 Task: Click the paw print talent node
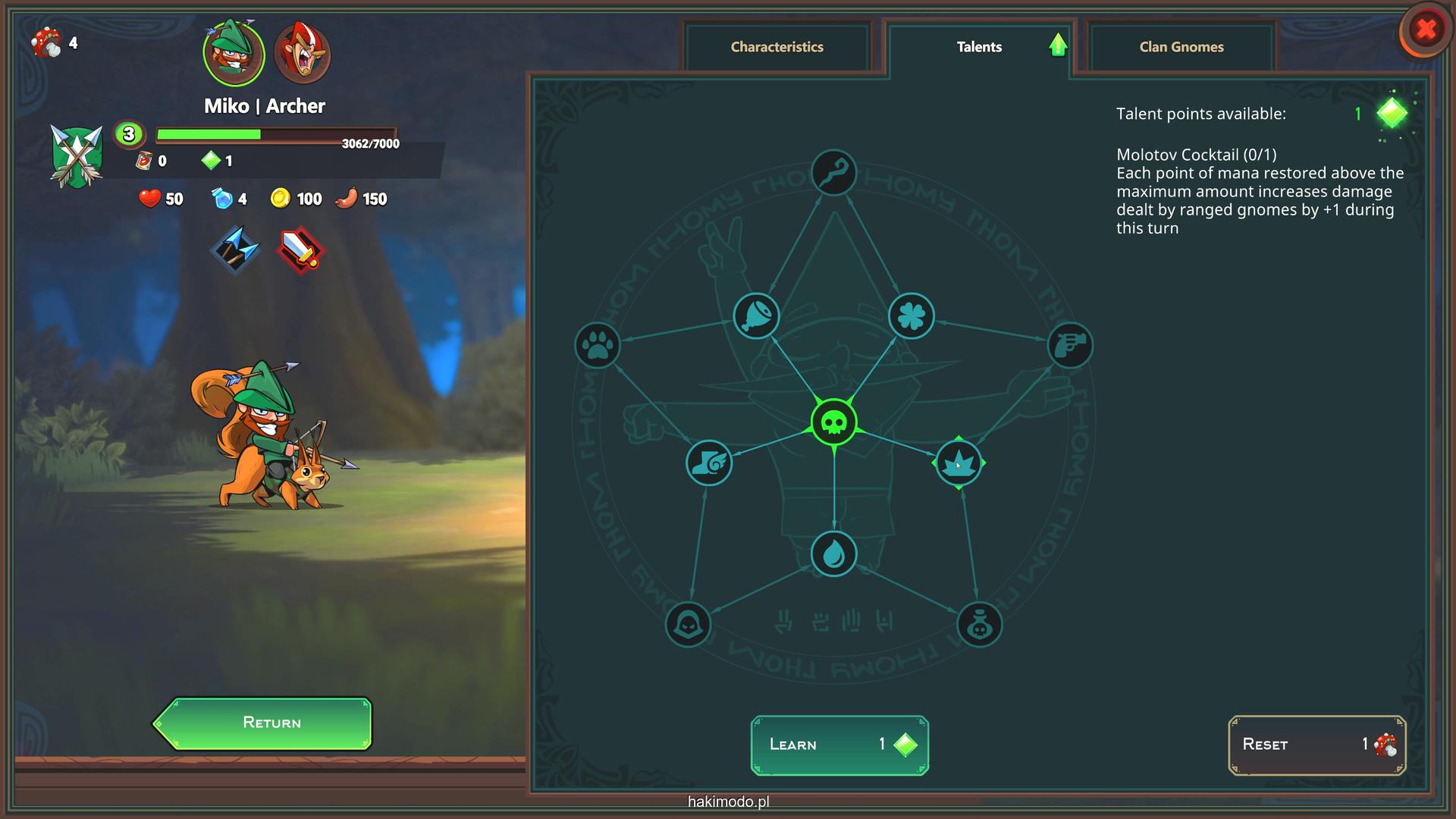tap(598, 346)
